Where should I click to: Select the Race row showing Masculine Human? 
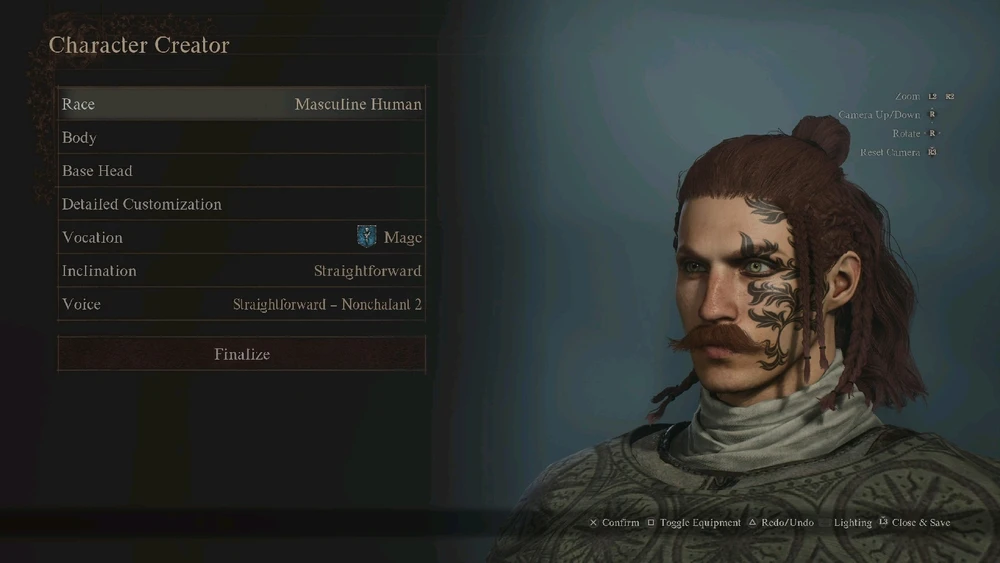pos(241,104)
